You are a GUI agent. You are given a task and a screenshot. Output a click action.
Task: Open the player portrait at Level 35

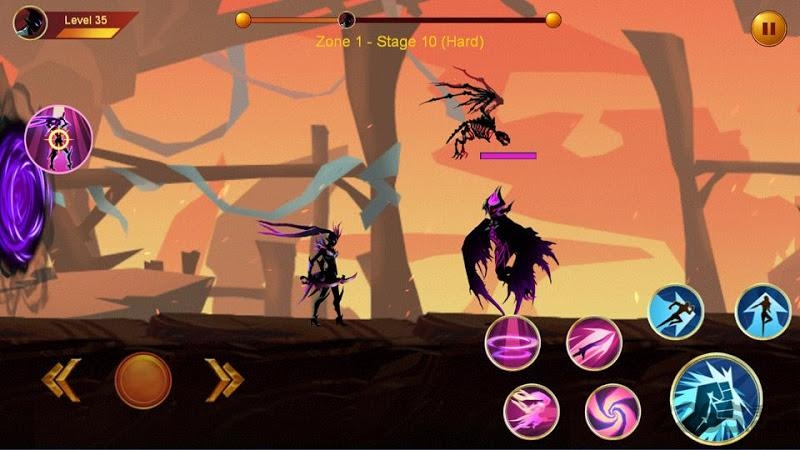32,20
